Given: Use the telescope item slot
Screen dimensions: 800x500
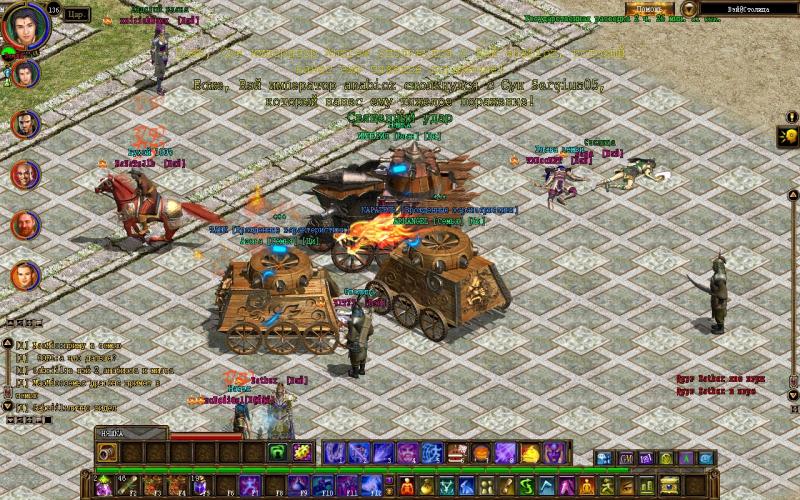Looking at the screenshot, I should click(x=109, y=453).
